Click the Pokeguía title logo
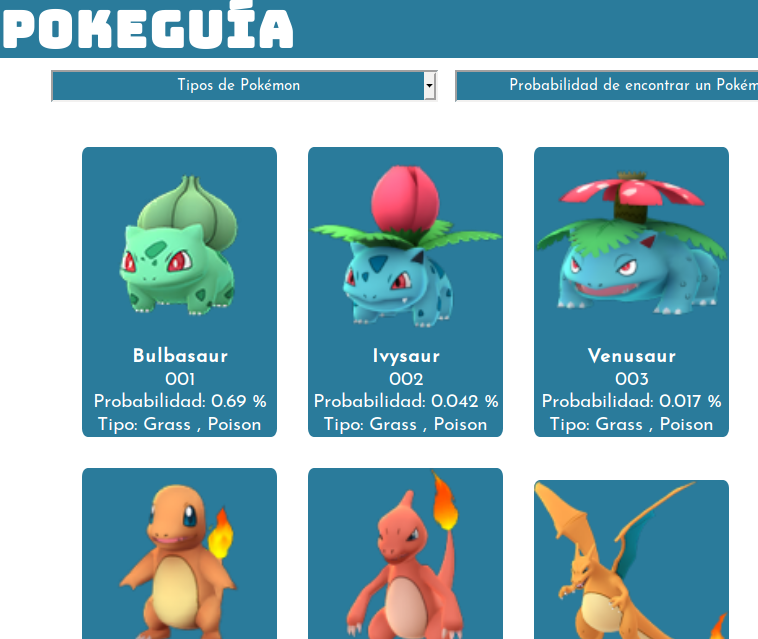Screen dimensions: 758x639 click(147, 28)
